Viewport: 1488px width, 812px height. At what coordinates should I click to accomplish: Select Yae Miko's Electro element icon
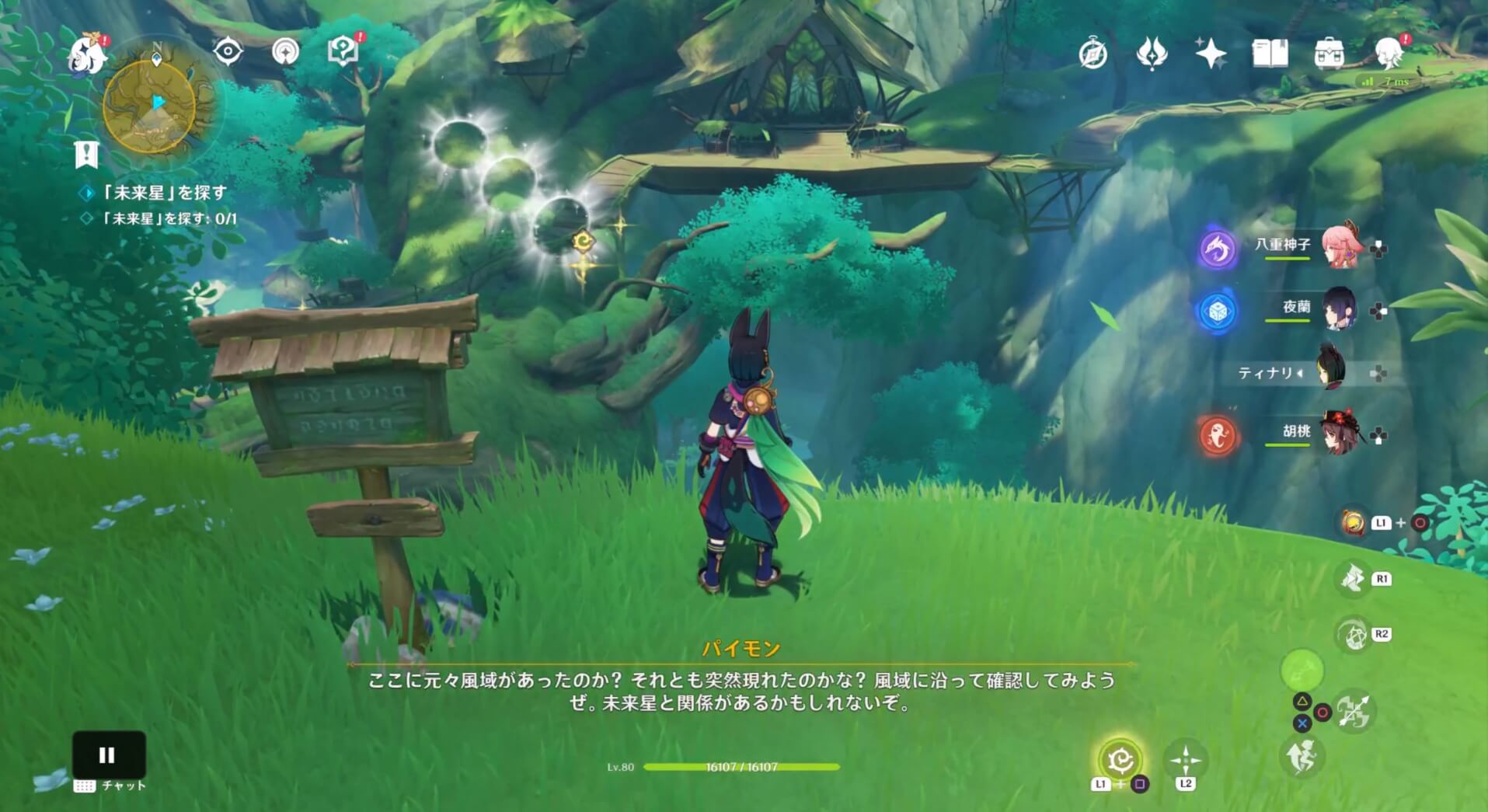point(1217,250)
